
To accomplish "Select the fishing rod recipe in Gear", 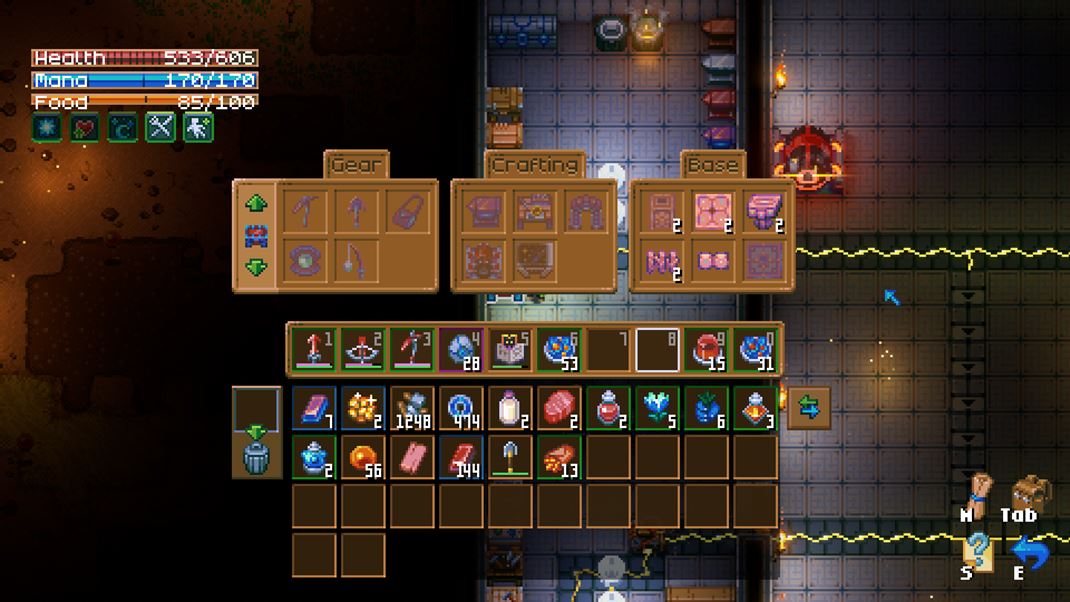I will point(355,261).
